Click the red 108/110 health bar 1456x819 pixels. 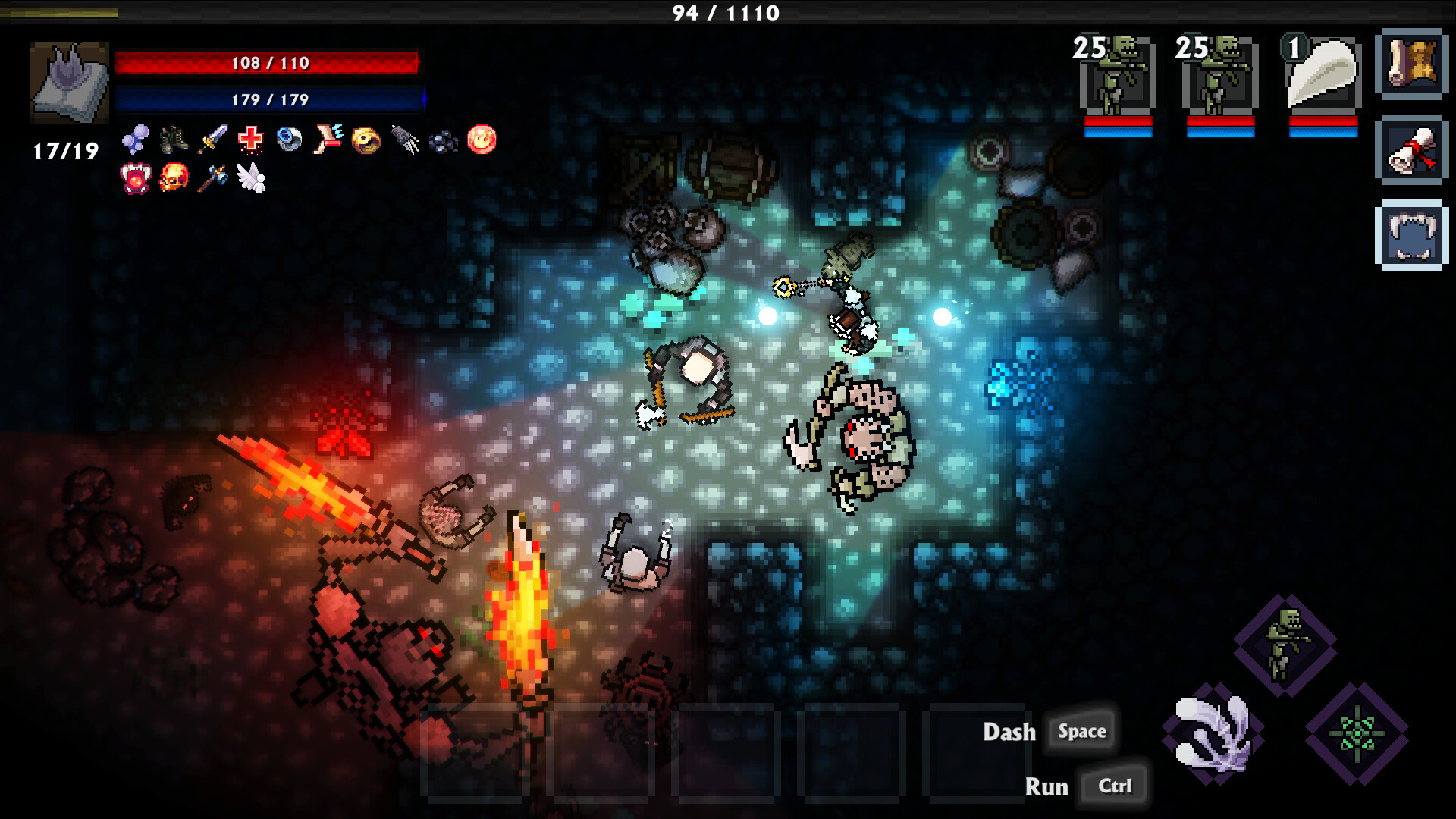[x=269, y=64]
